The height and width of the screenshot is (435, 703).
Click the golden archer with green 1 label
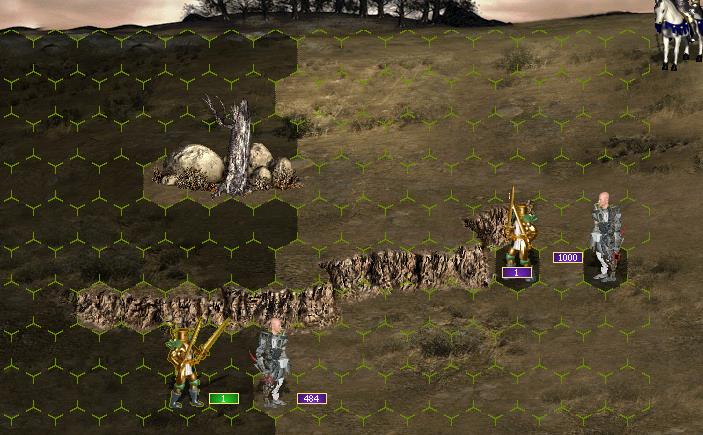pyautogui.click(x=187, y=365)
